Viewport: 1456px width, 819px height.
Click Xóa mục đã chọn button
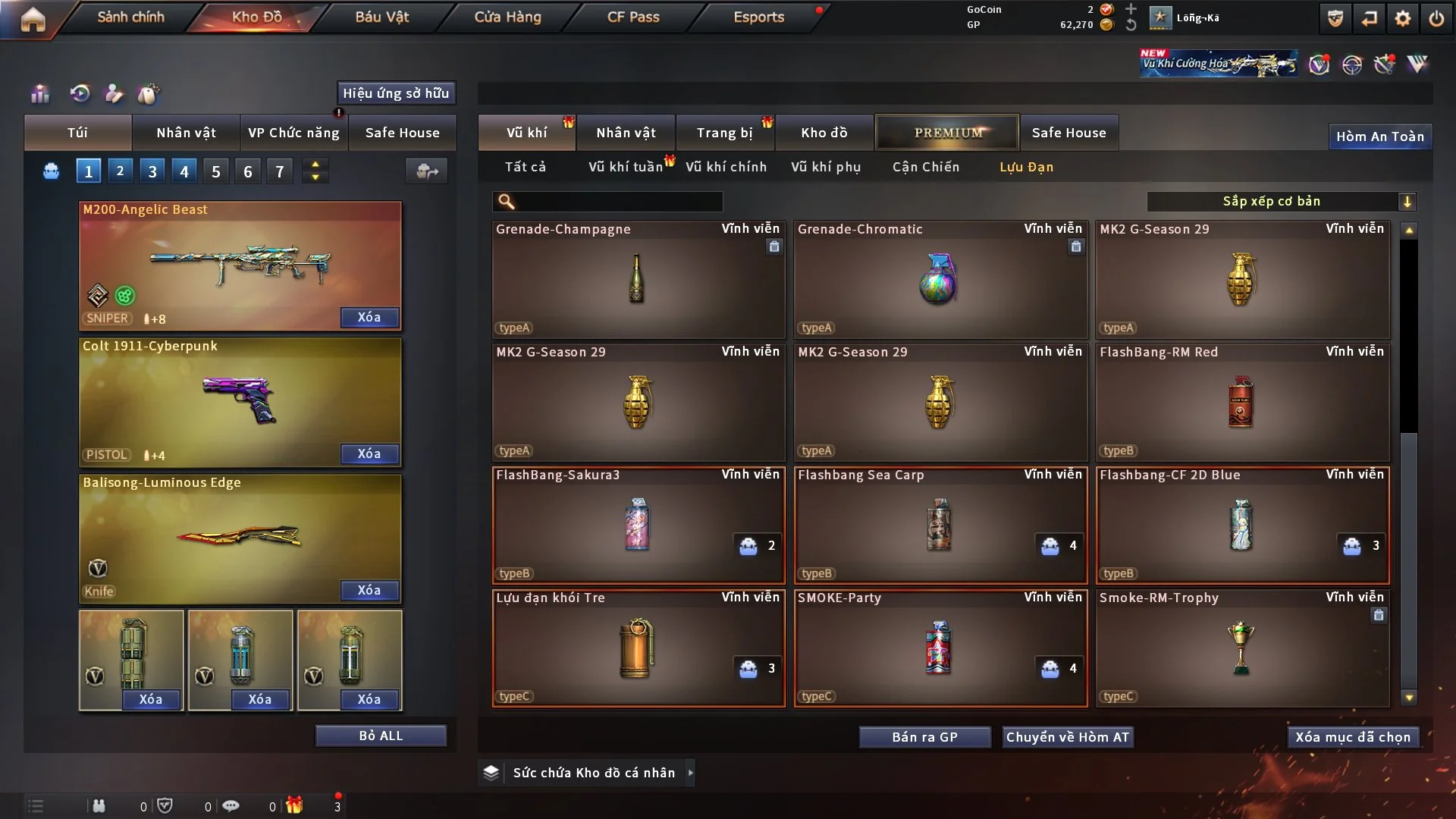[1352, 737]
